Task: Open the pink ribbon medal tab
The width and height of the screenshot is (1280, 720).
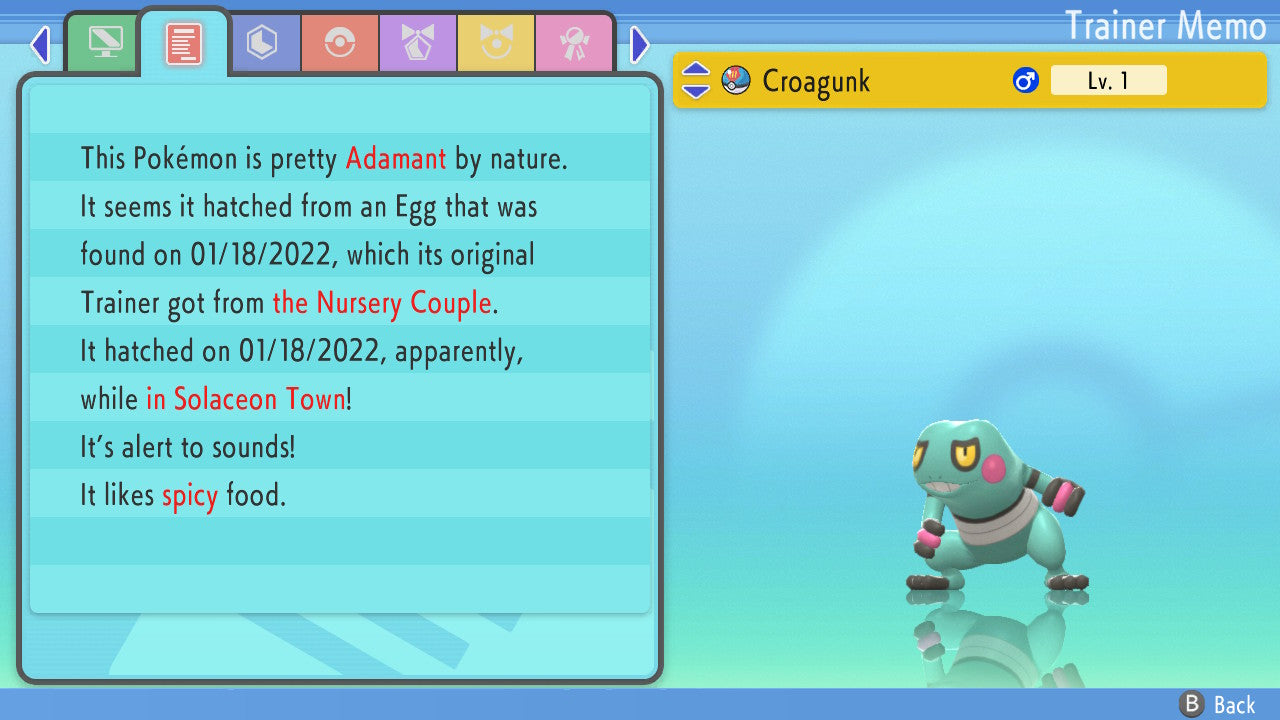Action: [574, 44]
